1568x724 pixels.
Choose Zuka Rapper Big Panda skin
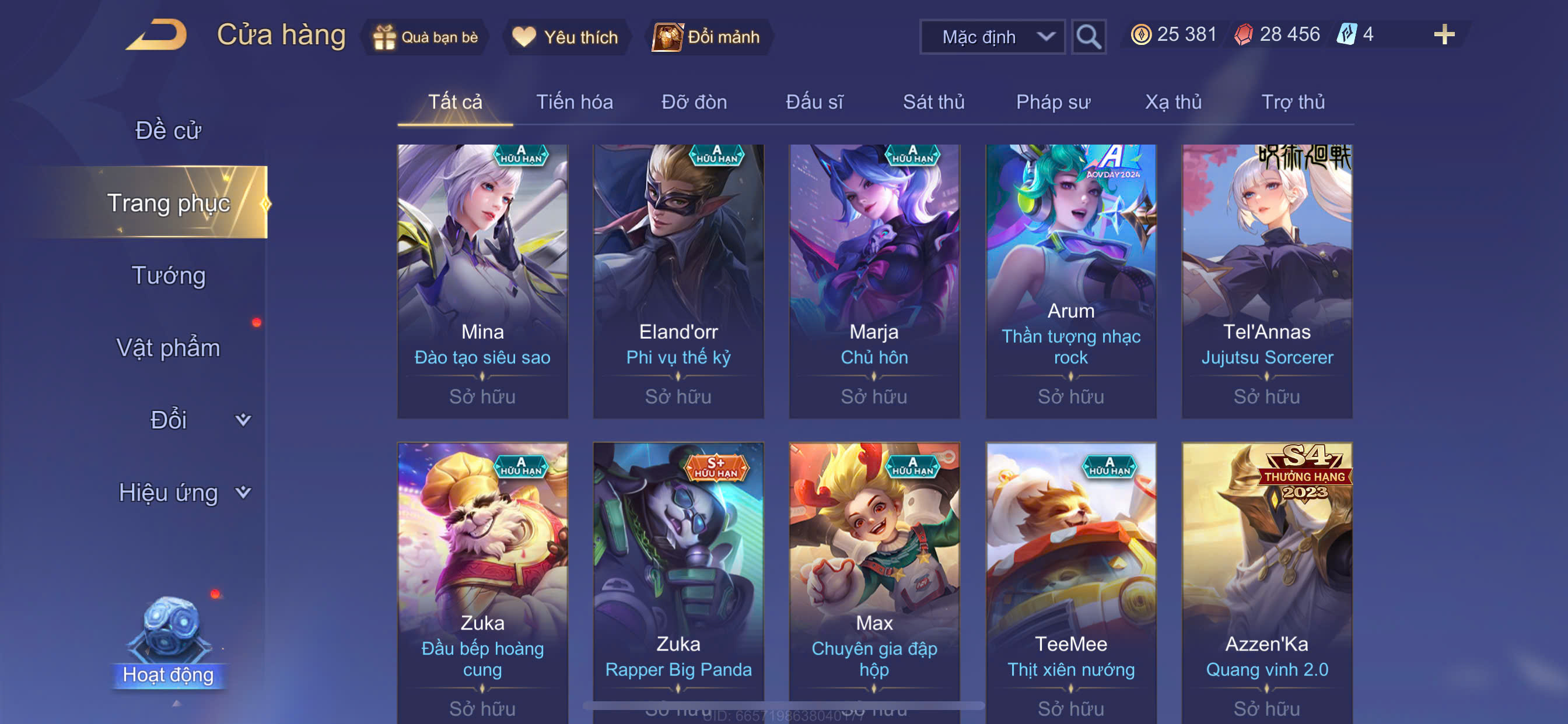[x=678, y=578]
